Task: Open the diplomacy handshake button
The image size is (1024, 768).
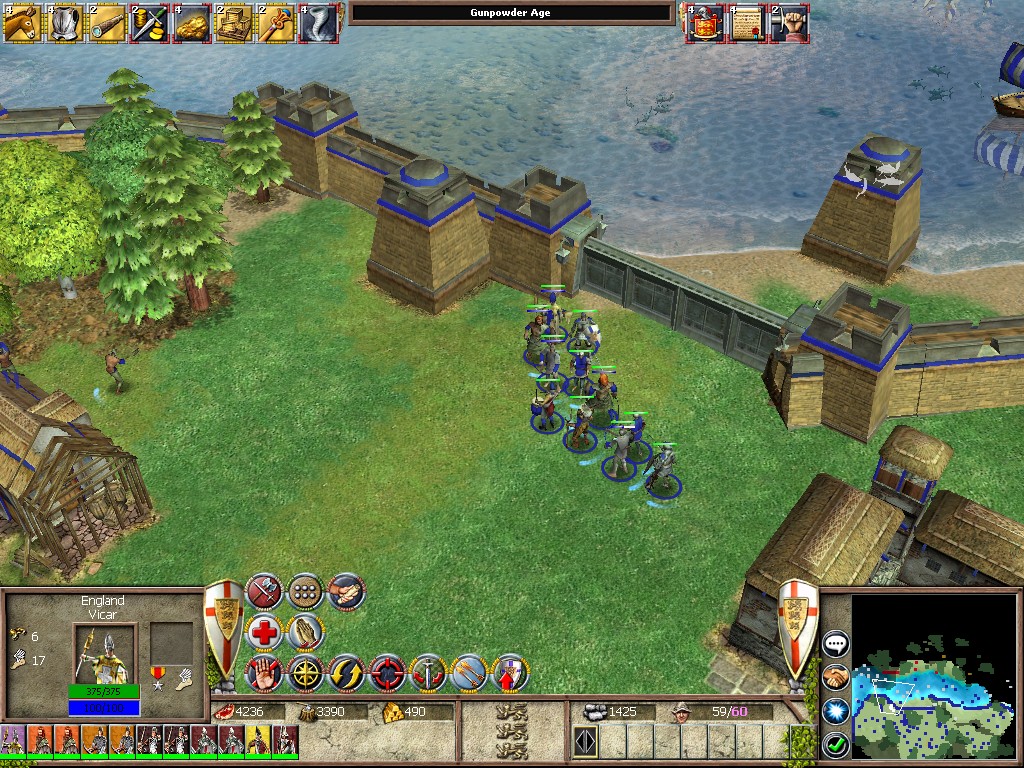Action: (x=835, y=678)
